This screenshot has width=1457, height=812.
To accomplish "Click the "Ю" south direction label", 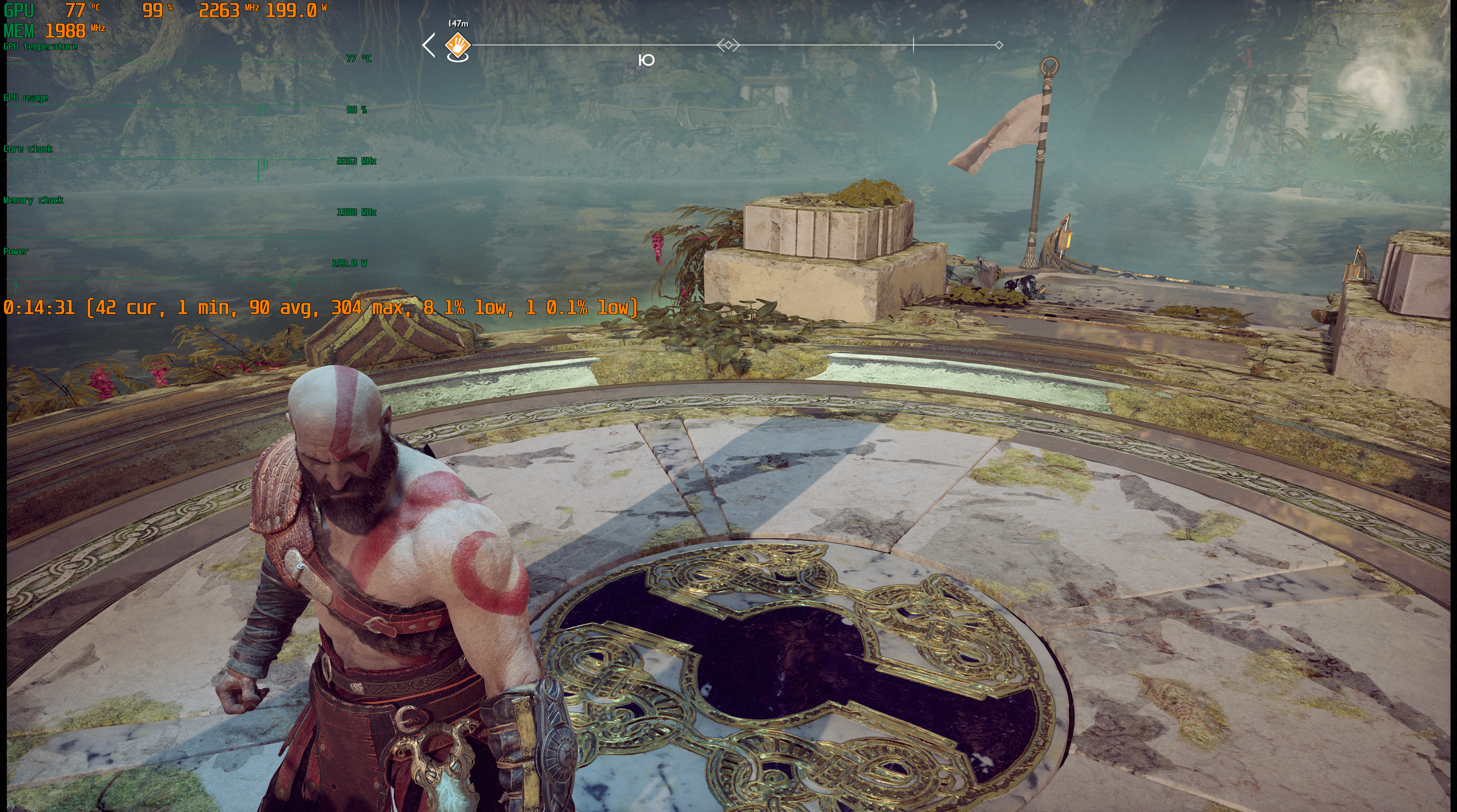I will coord(646,60).
